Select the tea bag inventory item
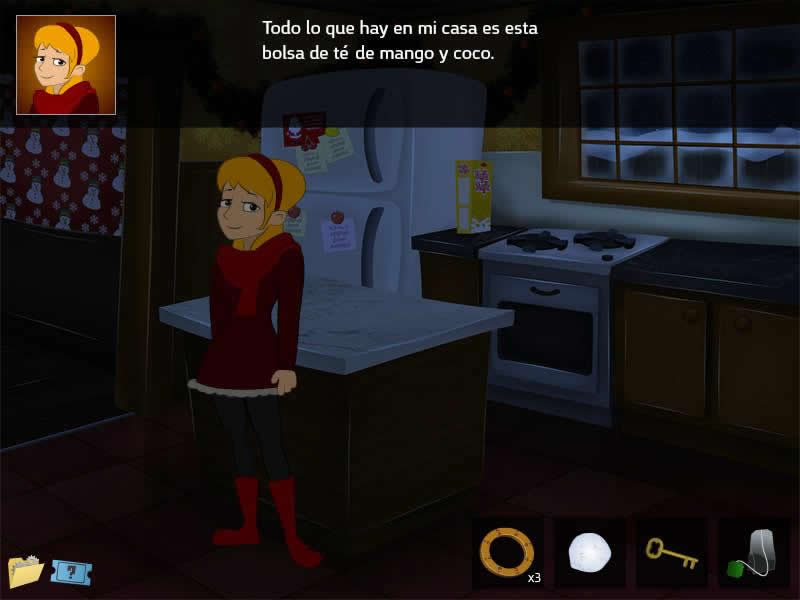 click(x=753, y=552)
